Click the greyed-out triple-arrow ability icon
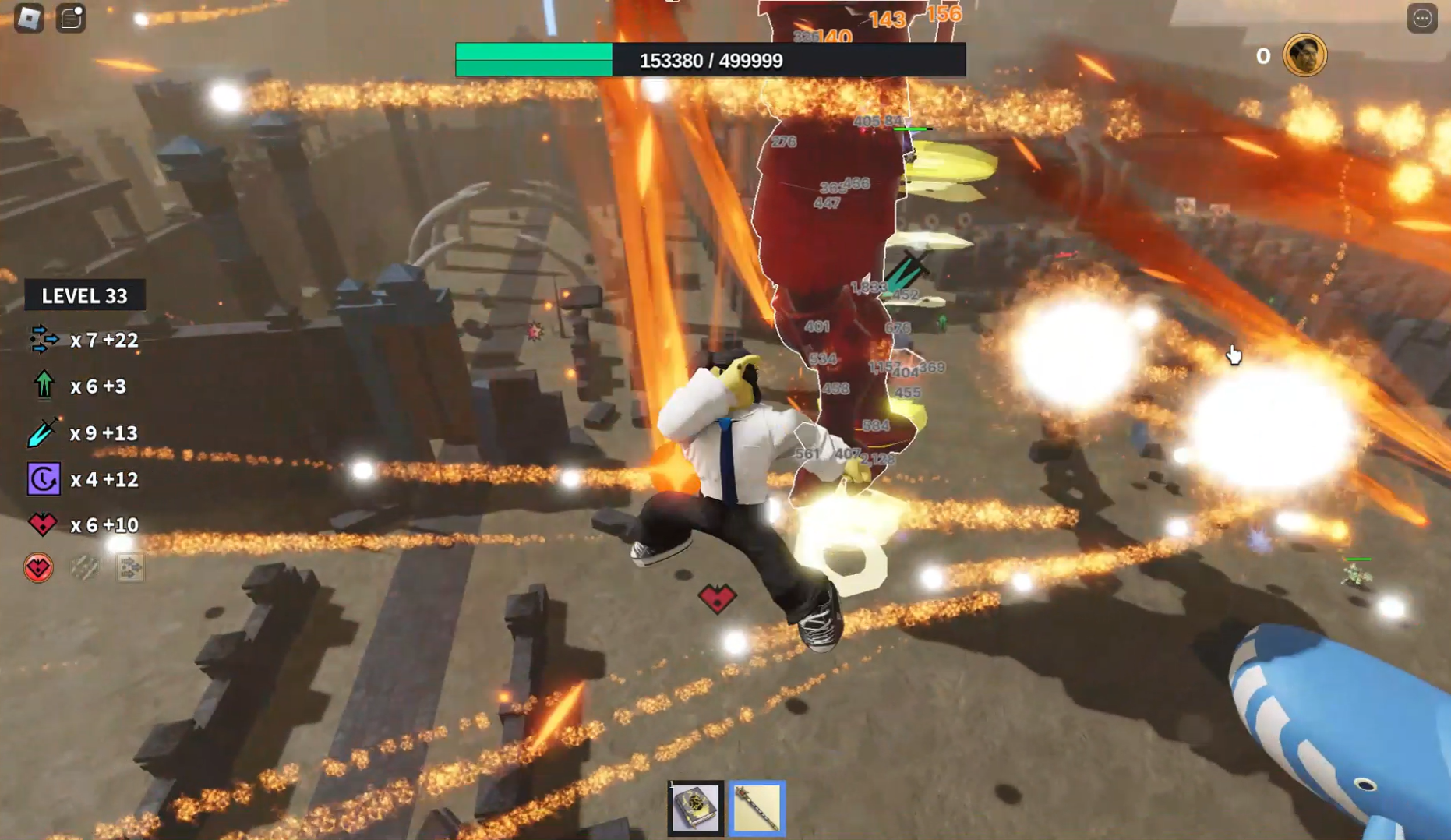Screen dimensions: 1451x840 tap(130, 568)
